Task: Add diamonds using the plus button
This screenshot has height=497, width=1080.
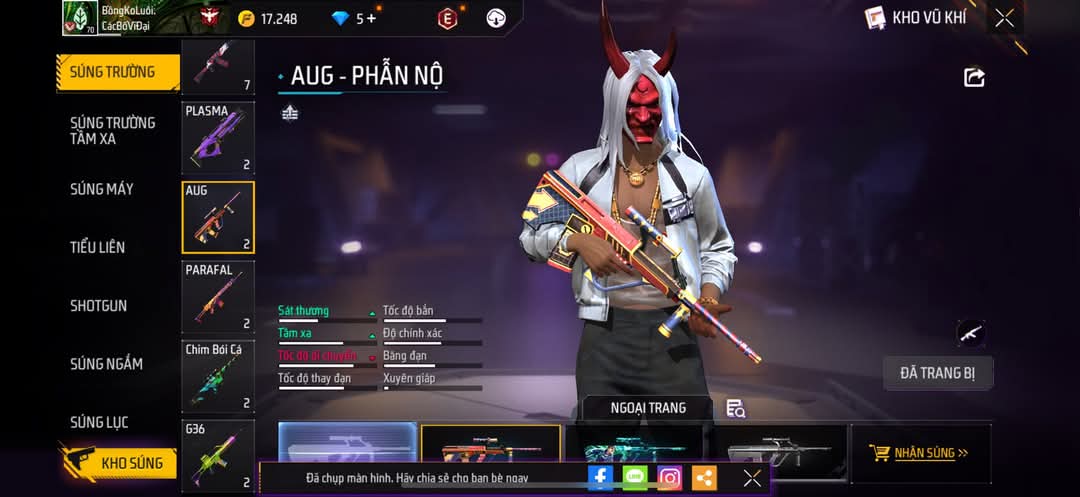Action: [372, 18]
